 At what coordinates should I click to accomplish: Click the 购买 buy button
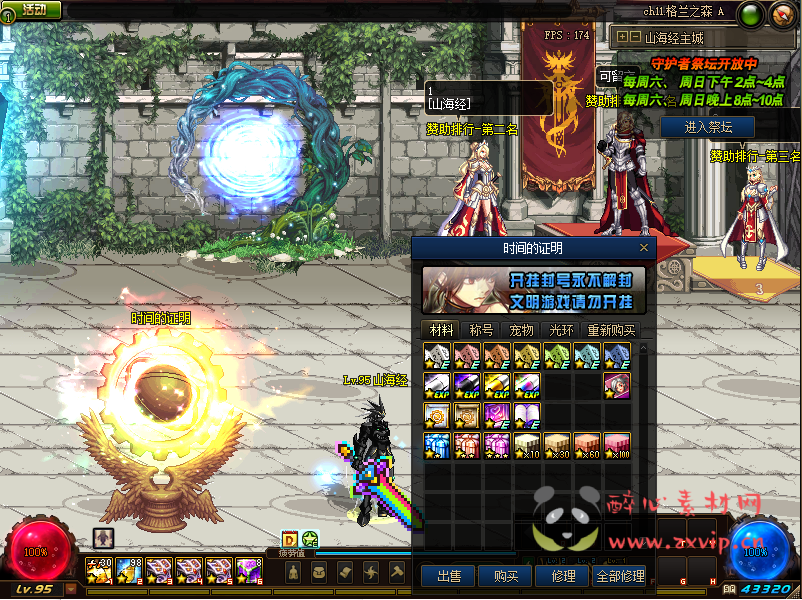tap(498, 576)
